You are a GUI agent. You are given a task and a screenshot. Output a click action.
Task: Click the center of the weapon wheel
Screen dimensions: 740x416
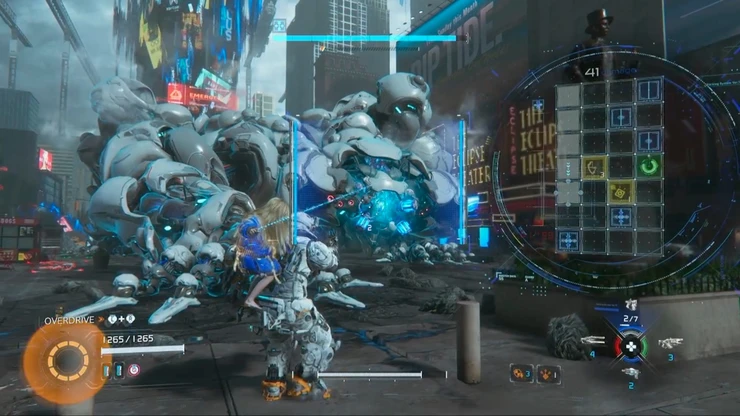[630, 346]
